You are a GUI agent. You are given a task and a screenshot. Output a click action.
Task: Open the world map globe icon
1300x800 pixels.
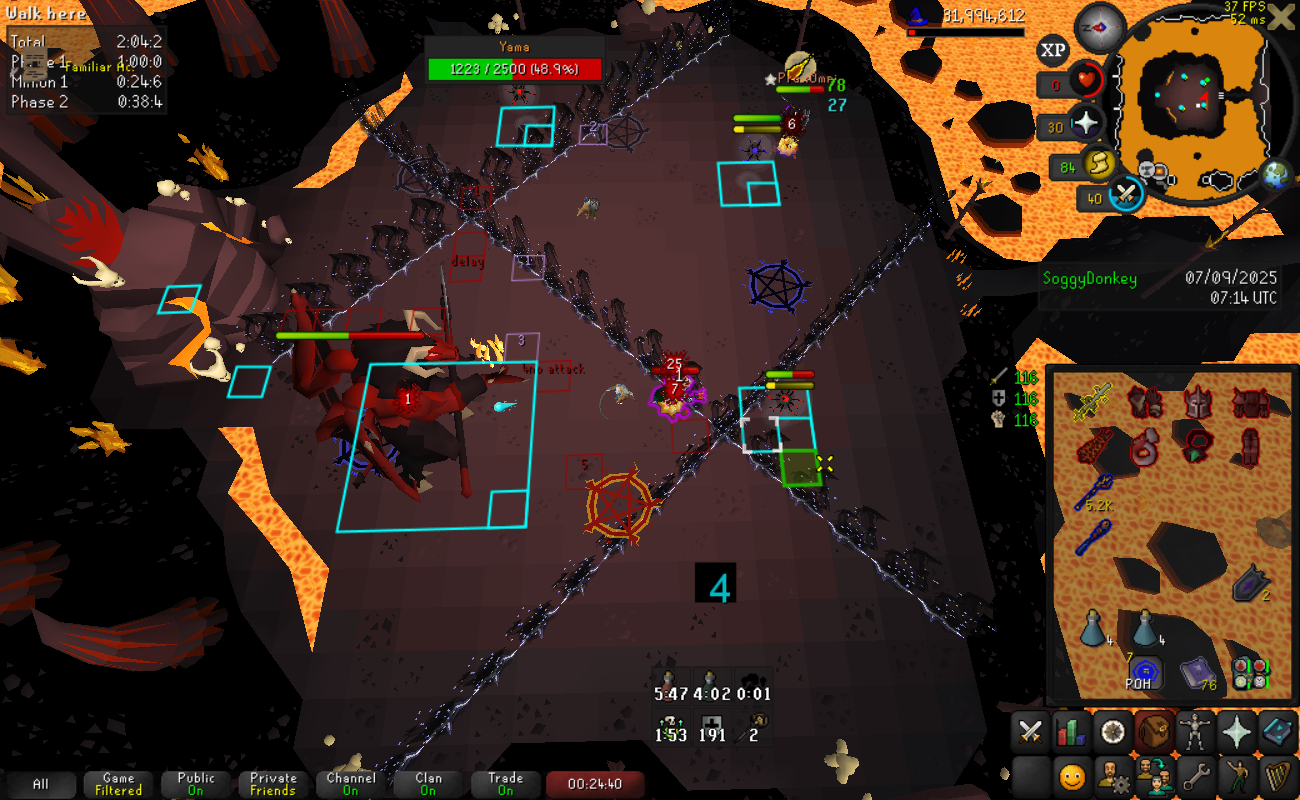coord(1275,176)
